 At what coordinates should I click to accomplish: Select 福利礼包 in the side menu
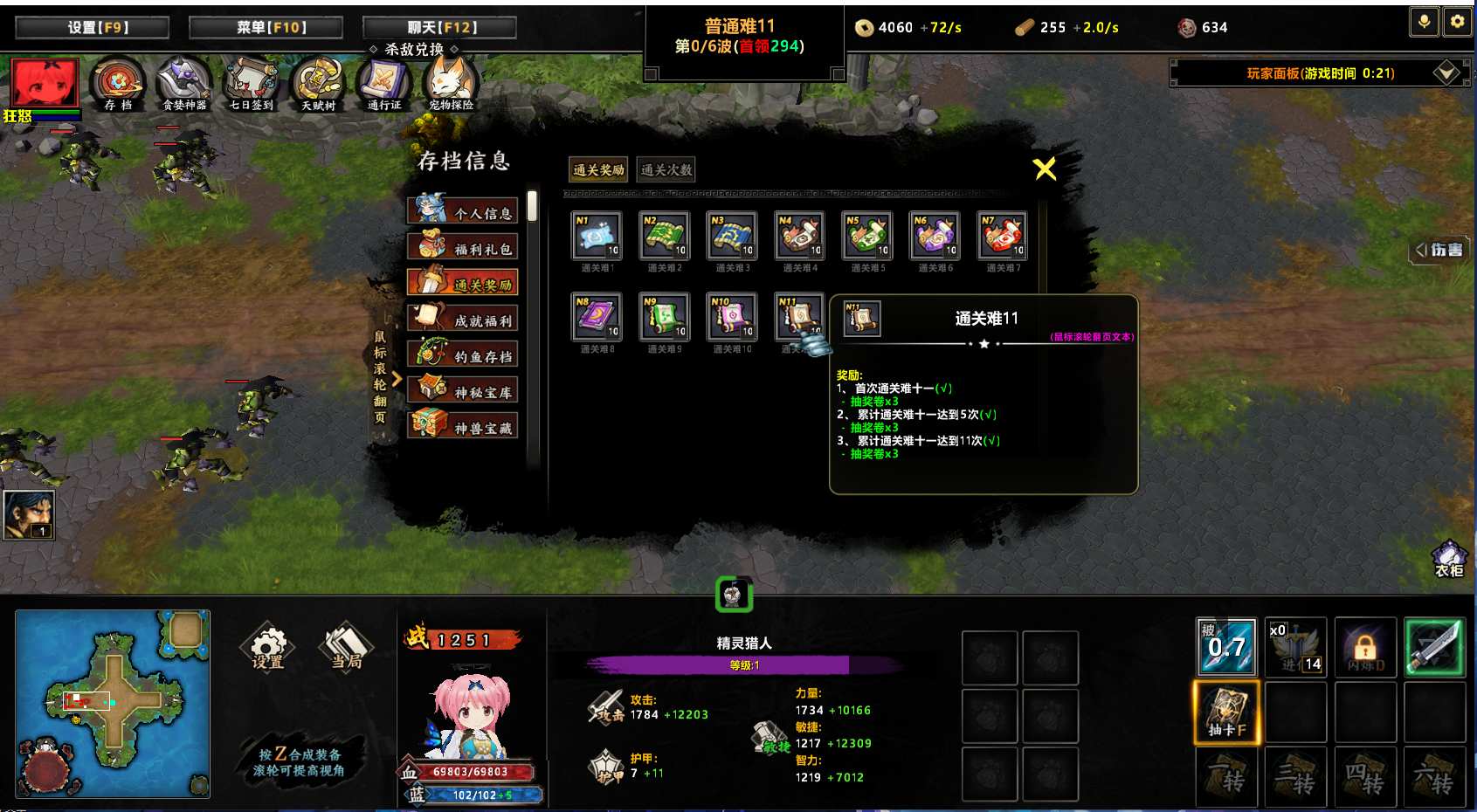pos(463,248)
